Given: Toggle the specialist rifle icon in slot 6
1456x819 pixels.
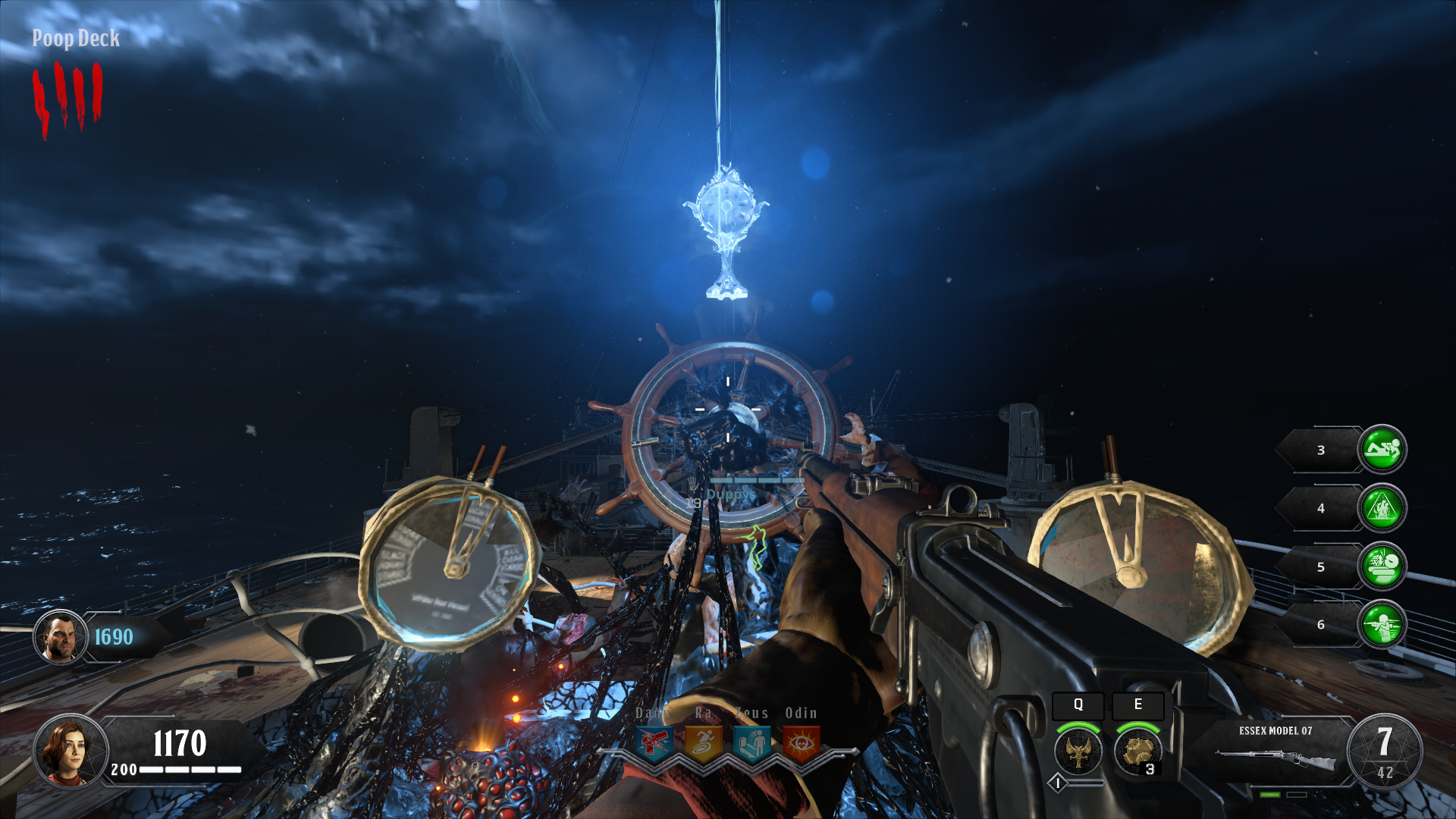Looking at the screenshot, I should [1383, 626].
